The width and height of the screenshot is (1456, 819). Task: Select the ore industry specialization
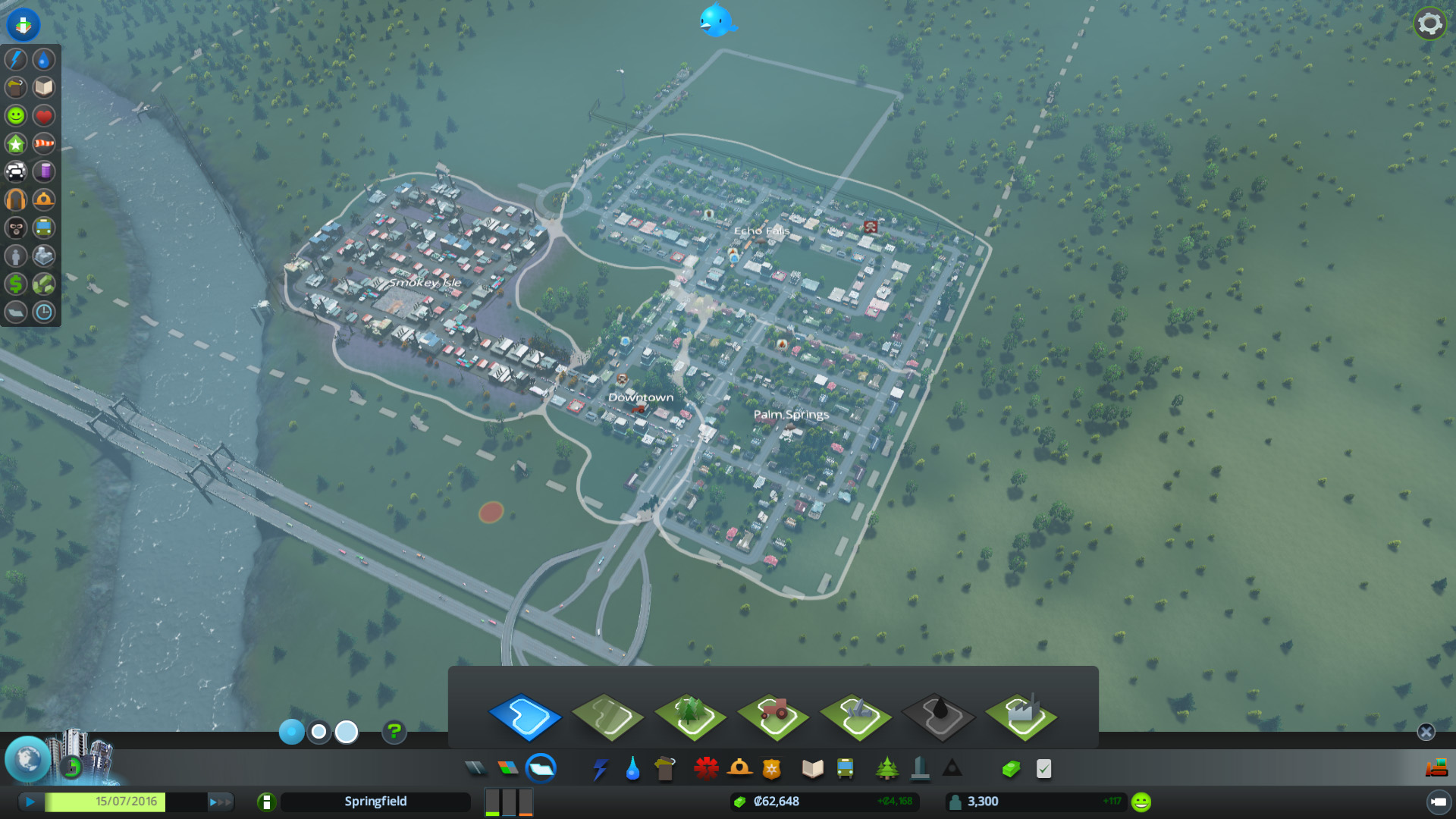[x=856, y=717]
